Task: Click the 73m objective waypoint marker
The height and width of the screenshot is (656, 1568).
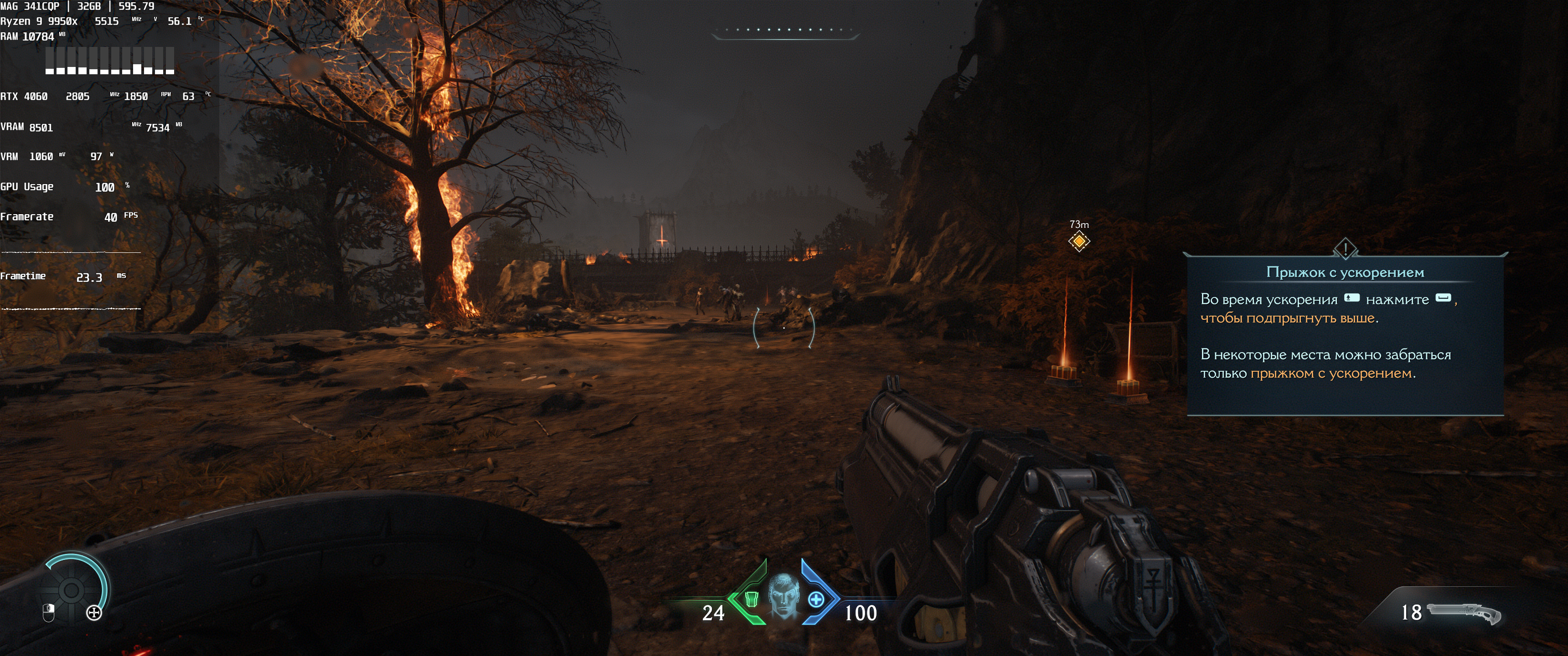Action: click(1078, 241)
